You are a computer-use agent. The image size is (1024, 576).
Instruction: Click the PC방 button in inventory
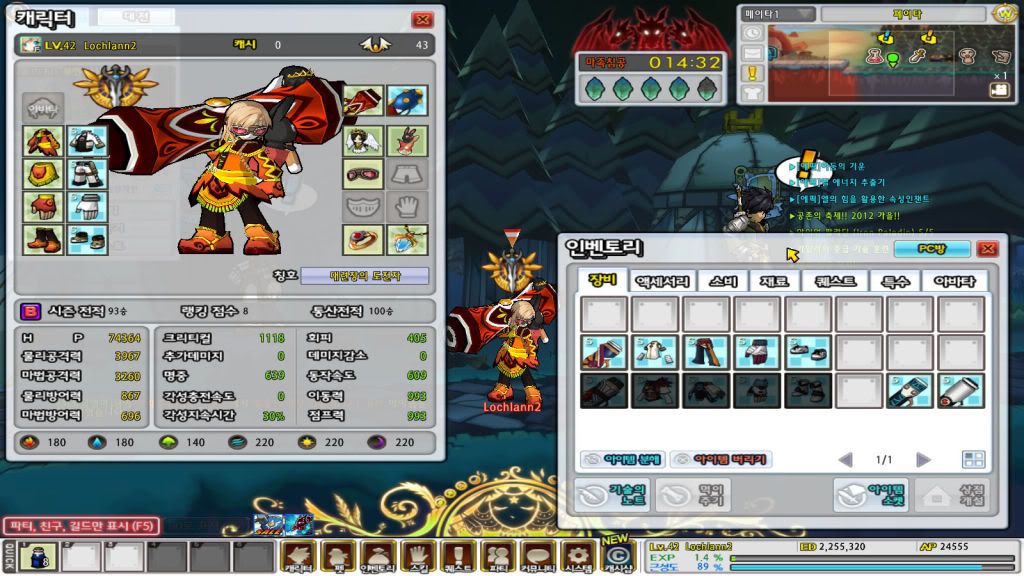click(918, 249)
